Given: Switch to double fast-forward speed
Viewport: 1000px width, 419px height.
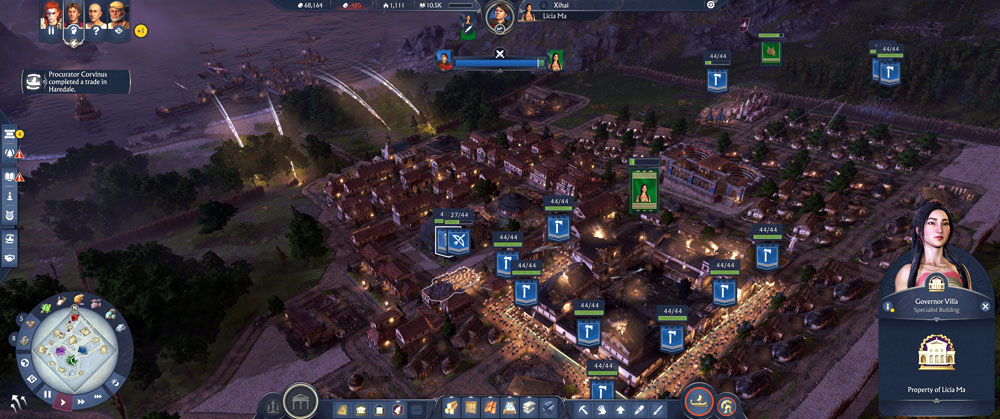Looking at the screenshot, I should click(x=83, y=403).
